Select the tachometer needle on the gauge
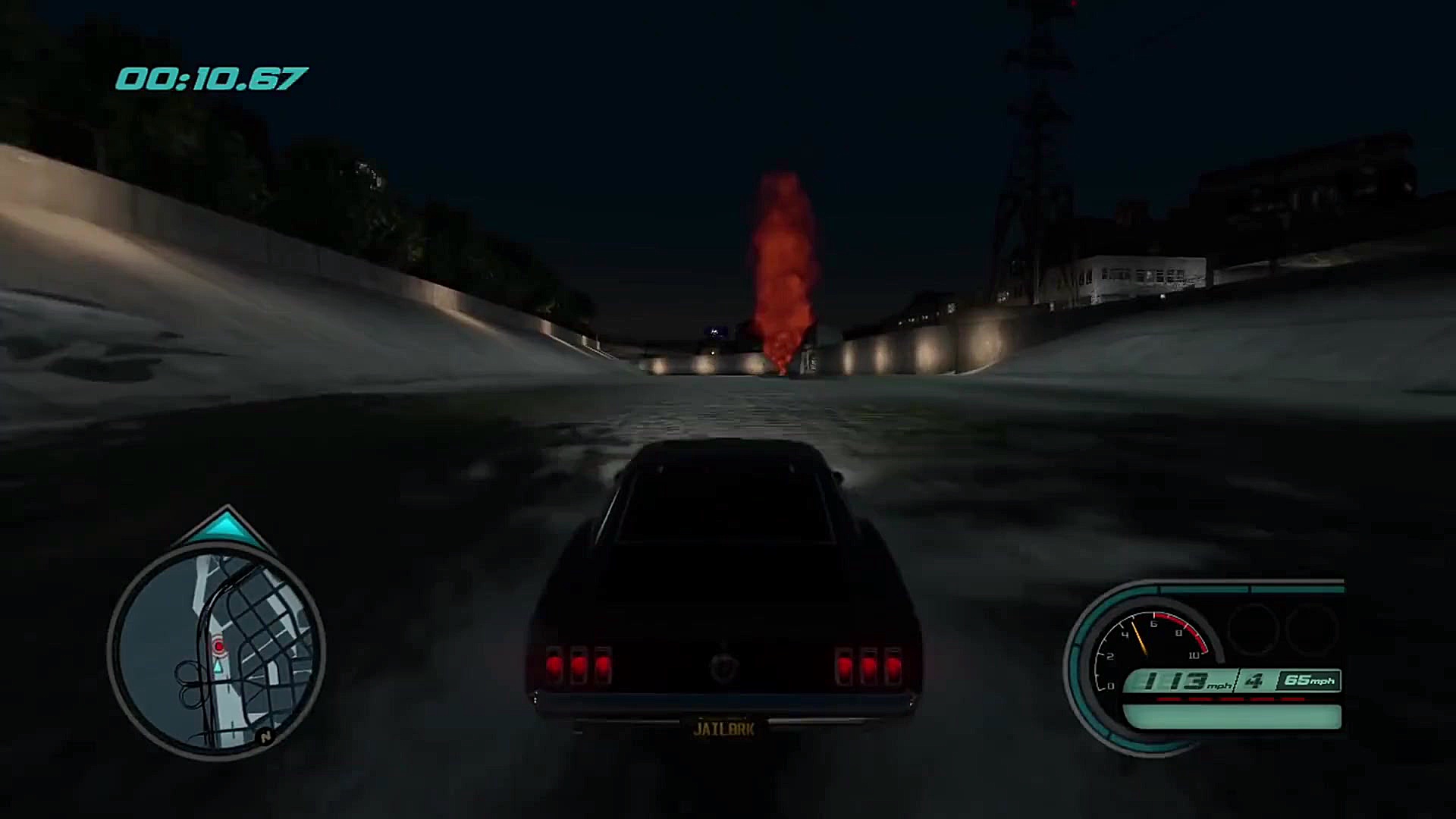 click(x=1139, y=636)
